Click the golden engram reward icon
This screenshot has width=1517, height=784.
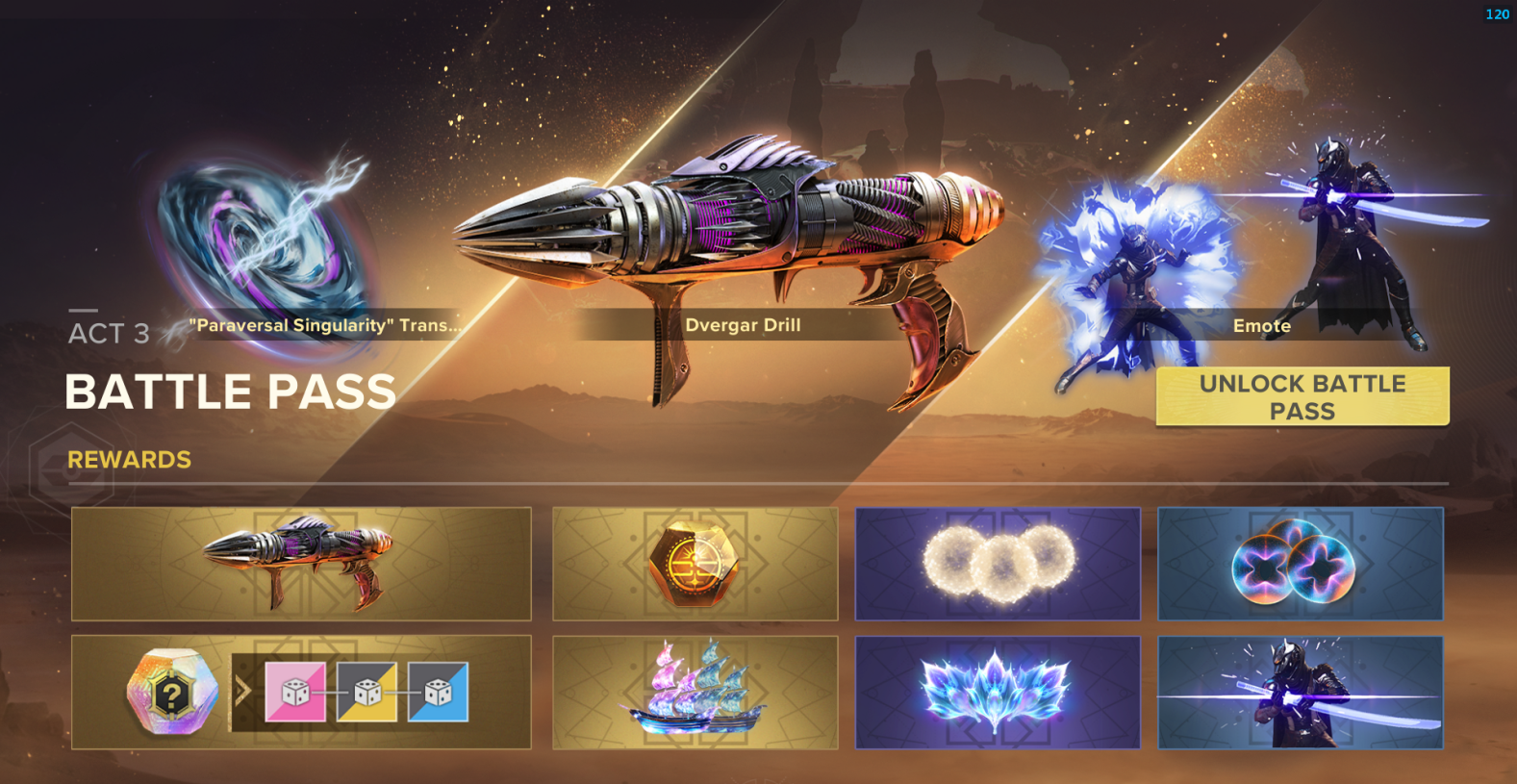click(695, 565)
